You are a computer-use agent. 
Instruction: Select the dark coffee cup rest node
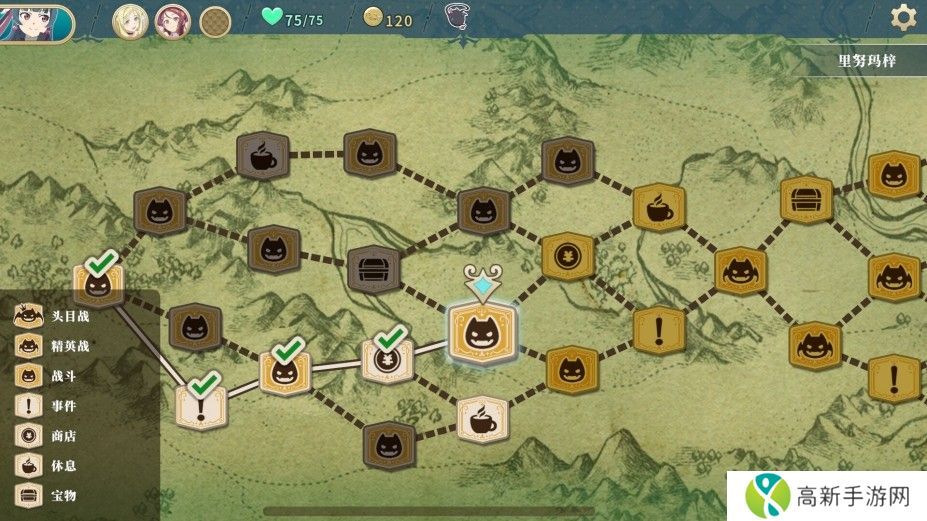(x=262, y=155)
